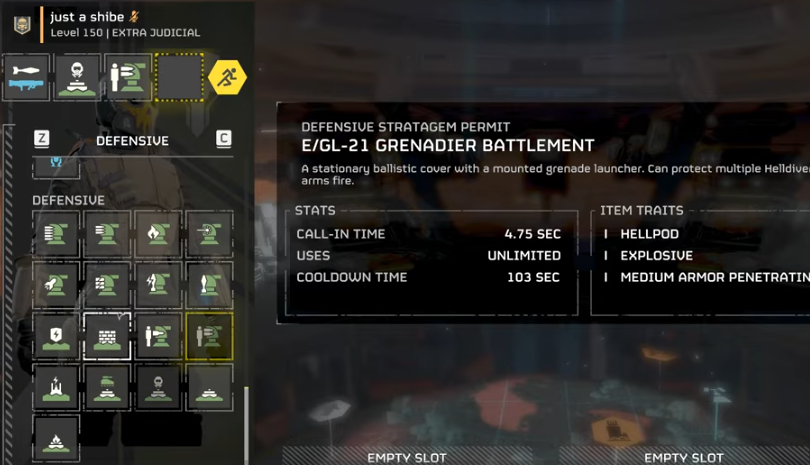The image size is (810, 465).
Task: Pick the flame sentry turret stratagem
Action: point(158,233)
